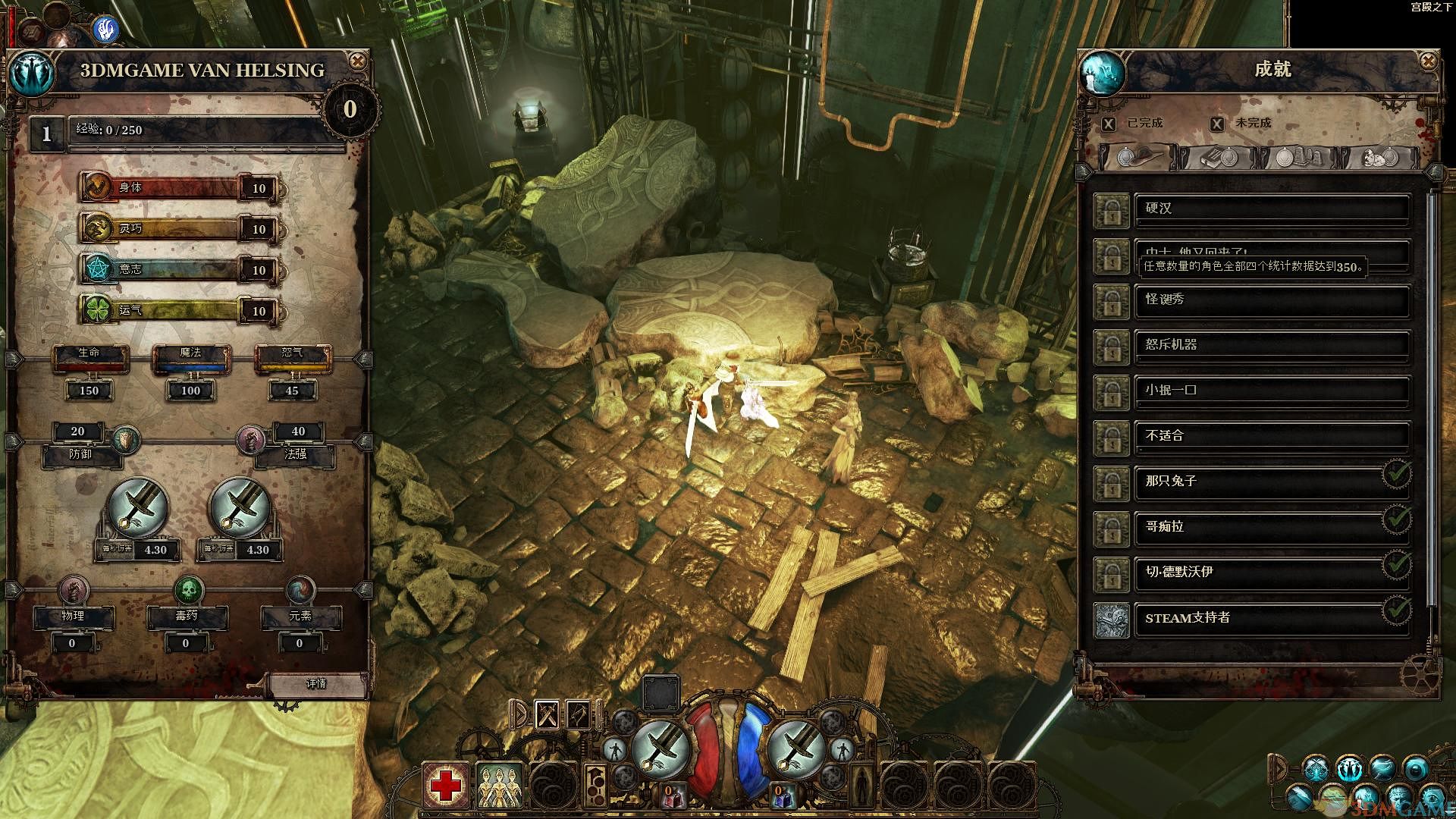This screenshot has height=819, width=1456.
Task: Select the bow ranged stance
Action: click(x=579, y=714)
